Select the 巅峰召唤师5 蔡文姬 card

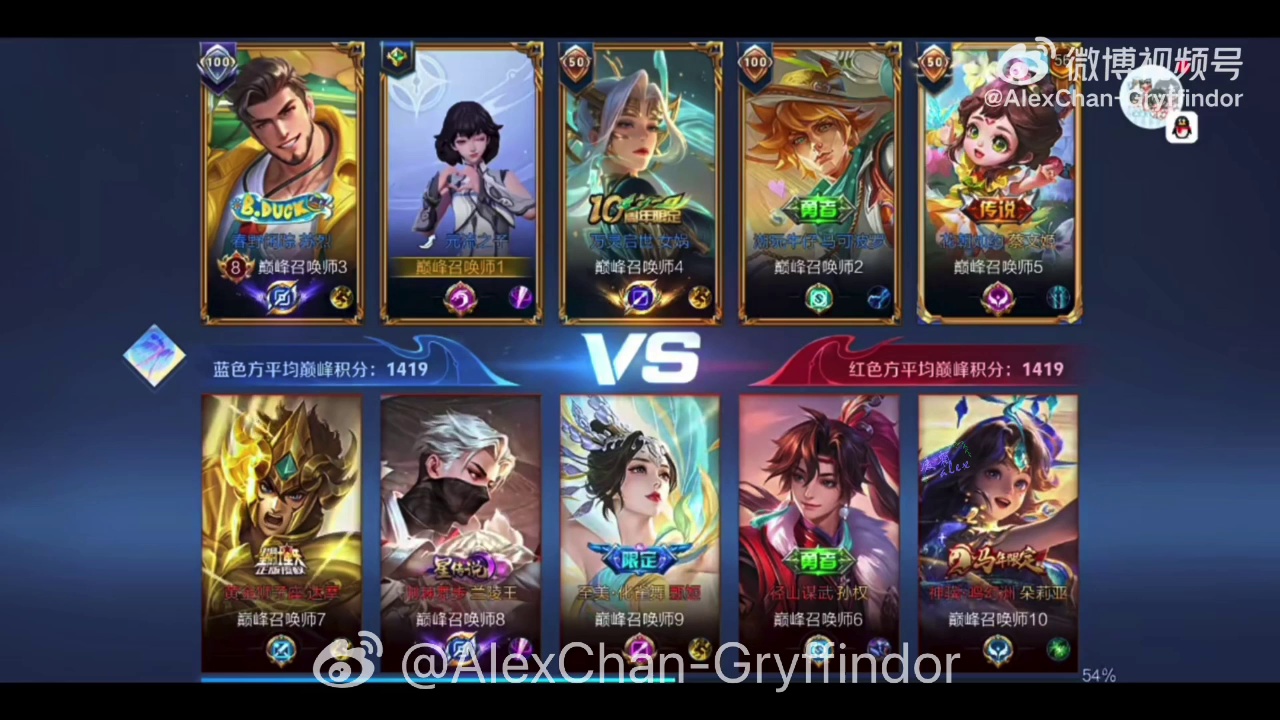click(x=999, y=180)
